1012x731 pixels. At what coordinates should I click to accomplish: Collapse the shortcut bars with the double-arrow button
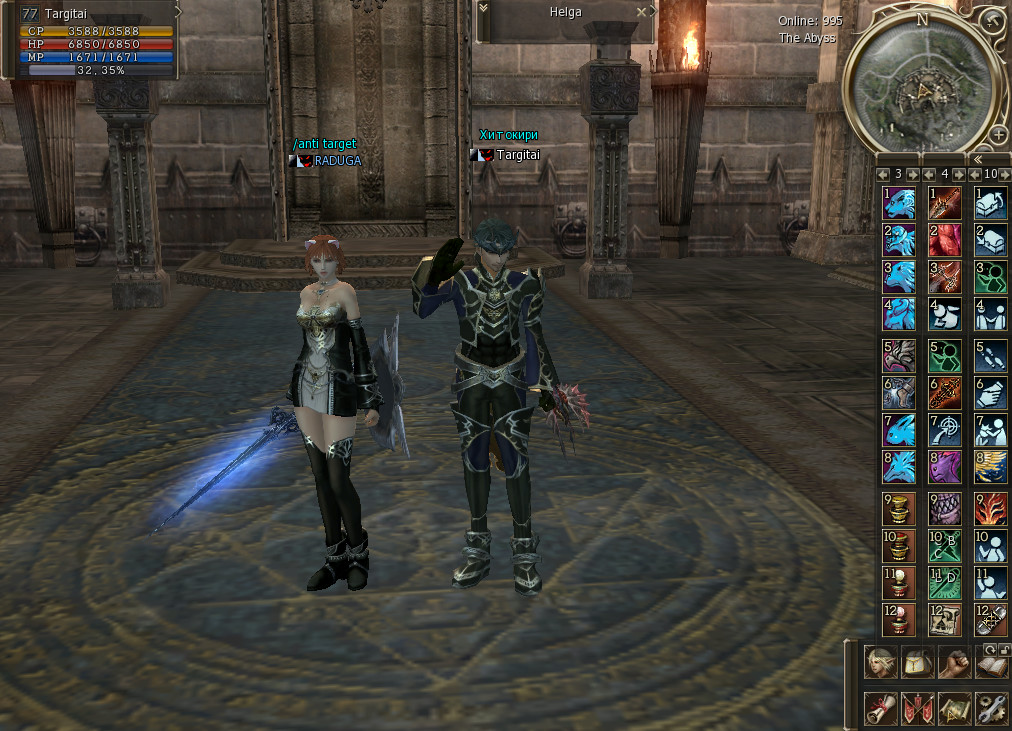(977, 159)
